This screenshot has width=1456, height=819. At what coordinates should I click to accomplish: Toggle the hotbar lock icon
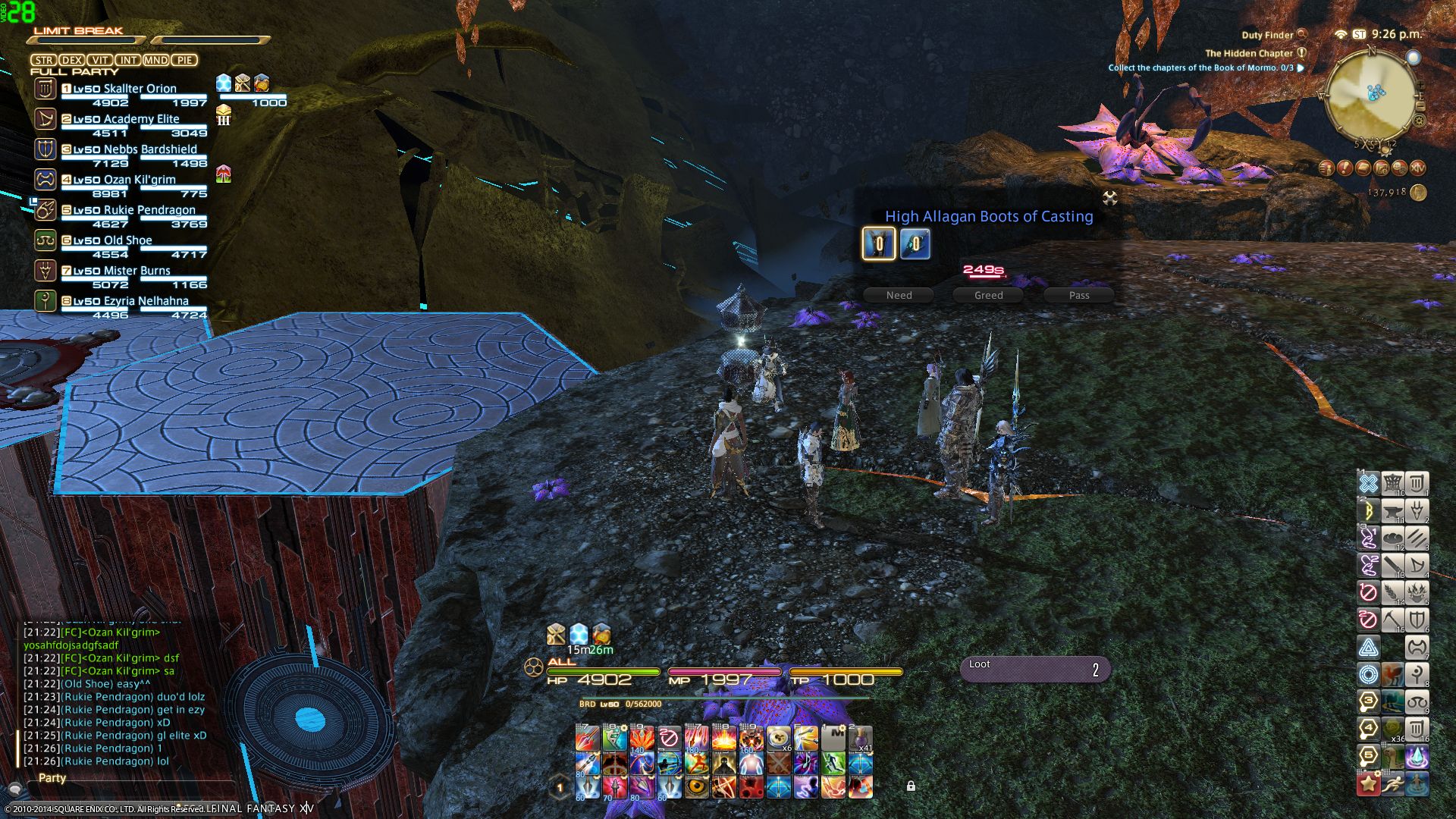click(x=911, y=786)
